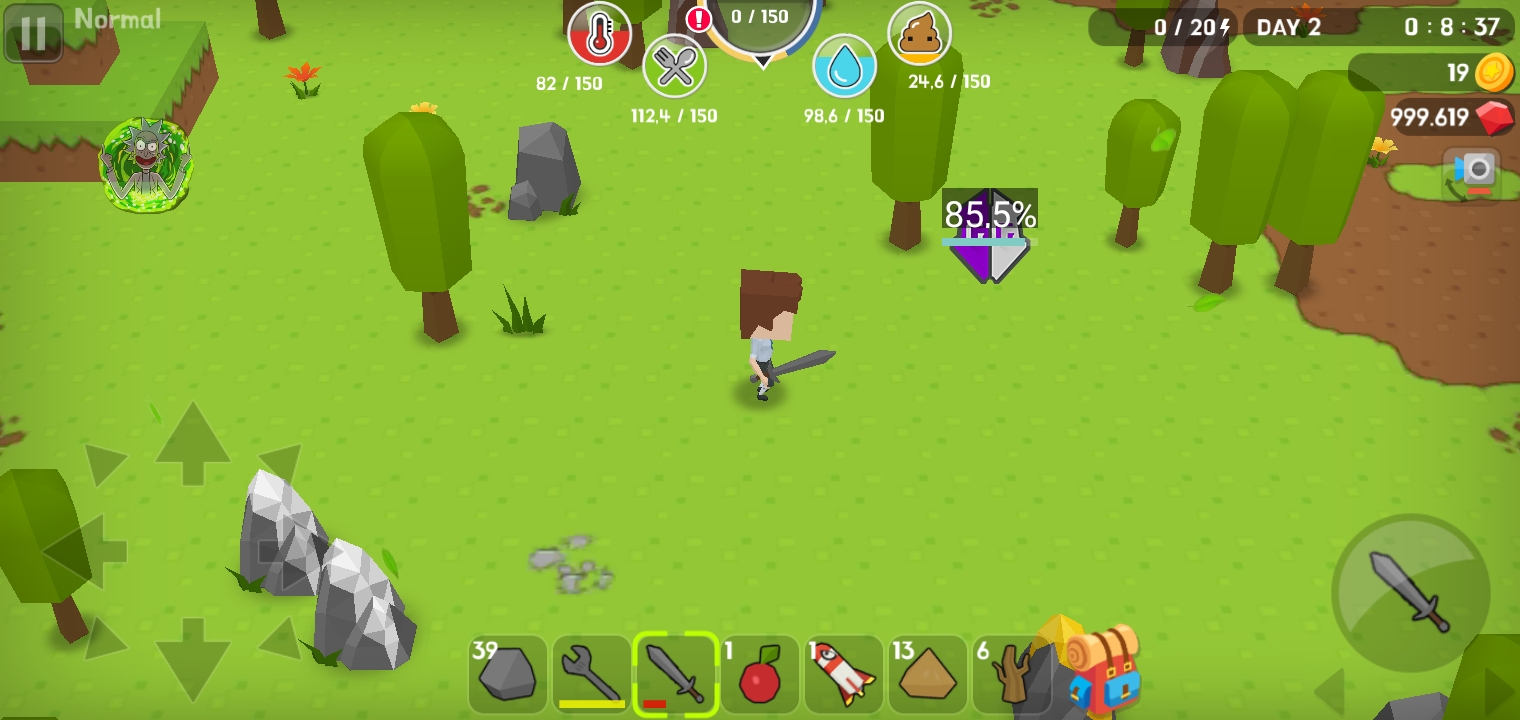Tap the camera view button
Screen dimensions: 1520x720
[1472, 173]
